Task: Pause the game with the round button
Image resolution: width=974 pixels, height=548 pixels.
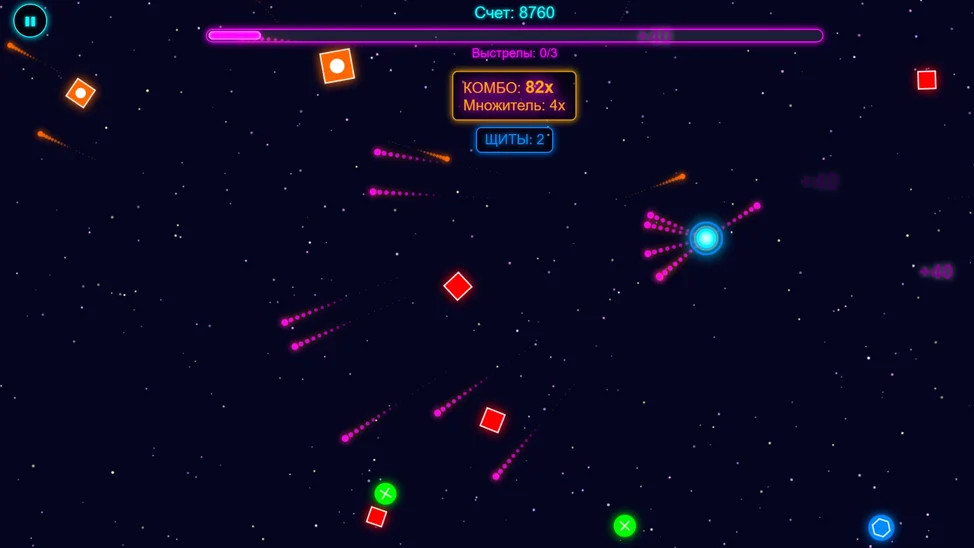Action: [x=30, y=21]
